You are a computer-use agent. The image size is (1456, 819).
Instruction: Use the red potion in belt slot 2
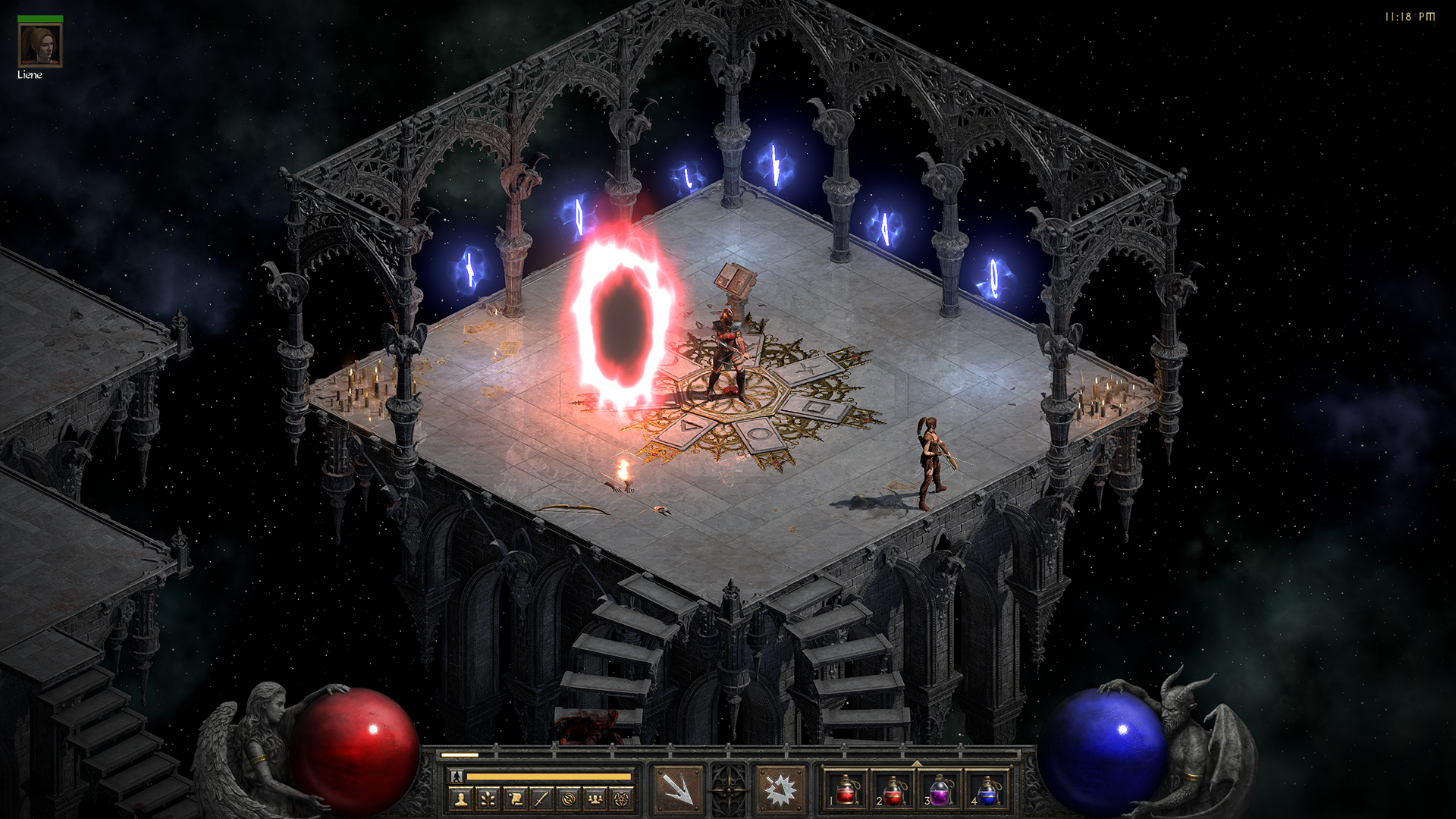893,791
